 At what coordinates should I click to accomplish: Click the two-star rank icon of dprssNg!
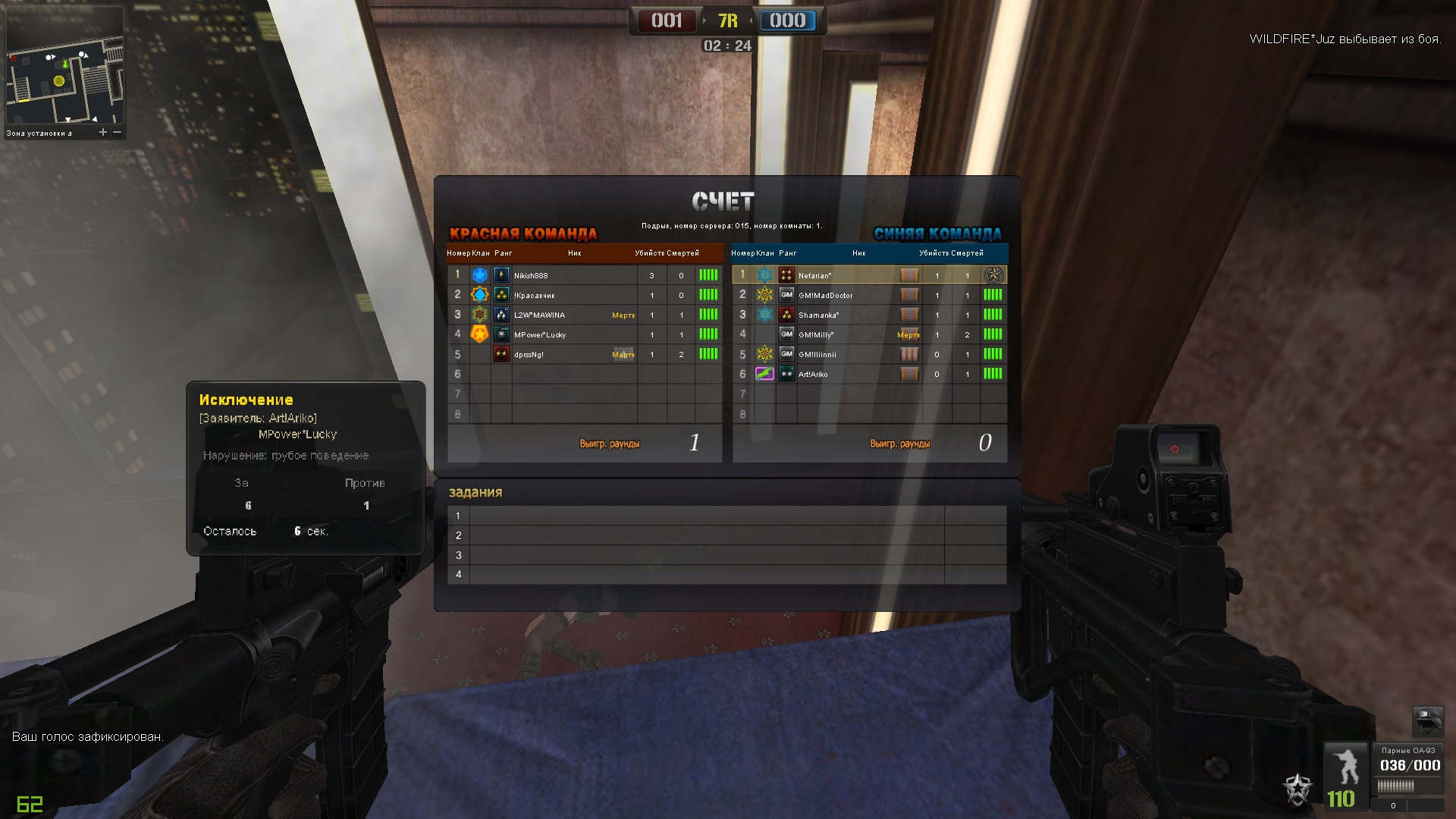coord(501,353)
